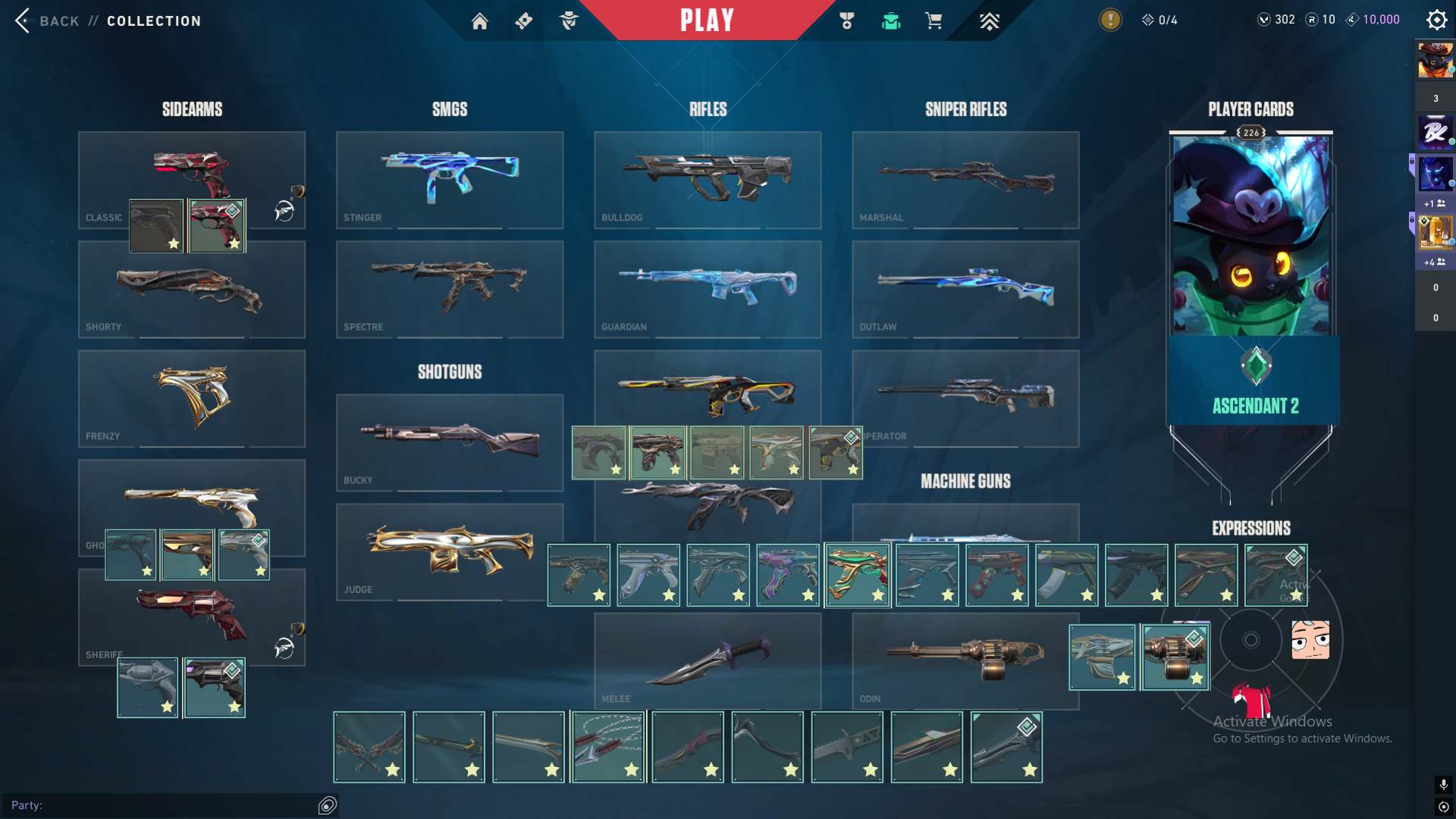Screen dimensions: 1456x819
Task: Open the home screen icon
Action: tap(479, 21)
